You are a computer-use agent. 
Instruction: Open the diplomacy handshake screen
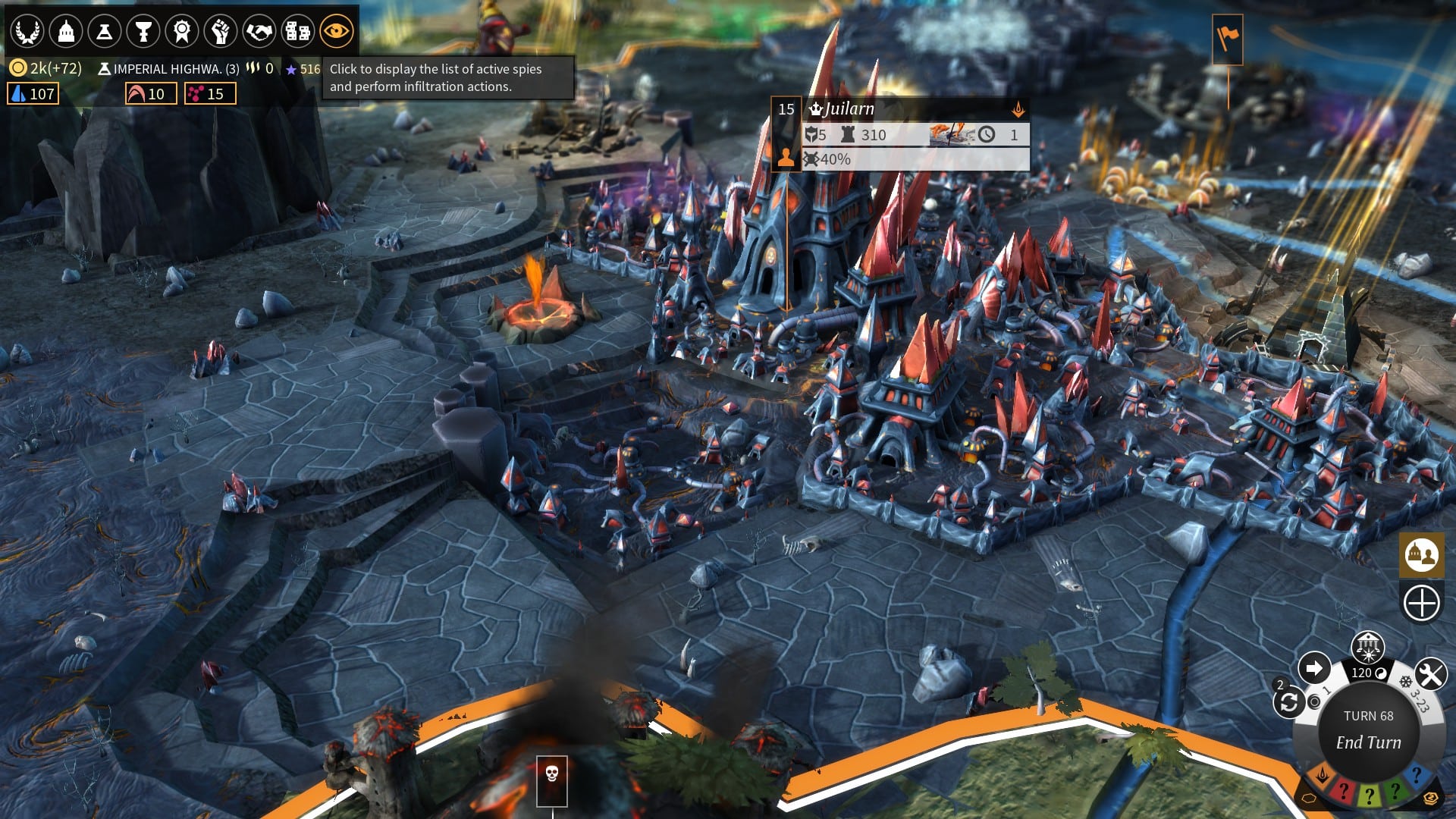pos(259,32)
